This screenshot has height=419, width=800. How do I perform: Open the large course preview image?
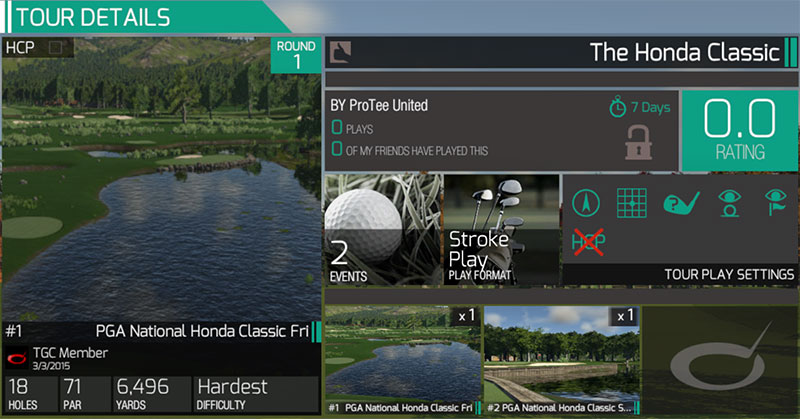coord(160,180)
